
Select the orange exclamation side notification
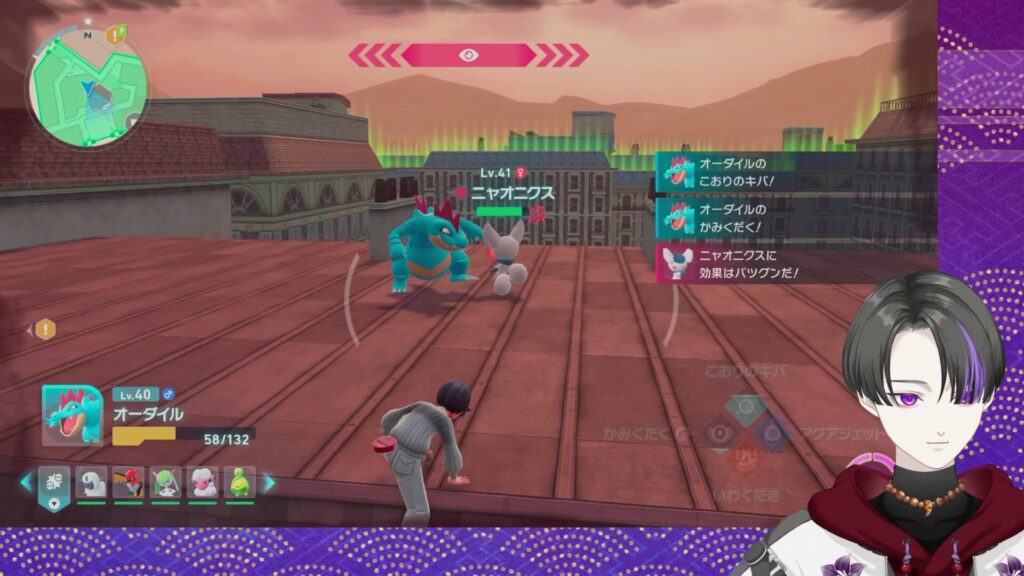pyautogui.click(x=44, y=329)
